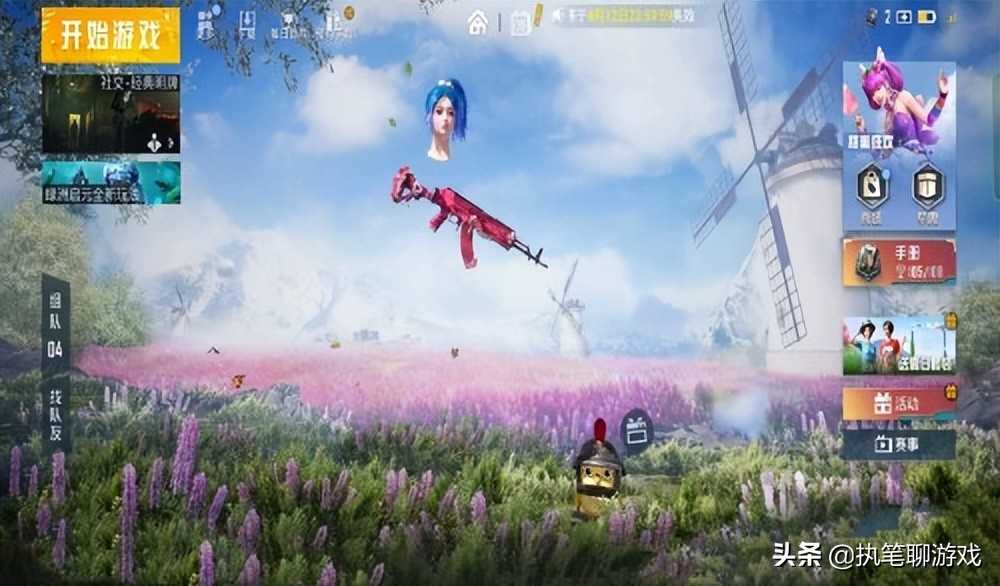
Task: Open the 社交·经典组牌 mode card
Action: (111, 113)
